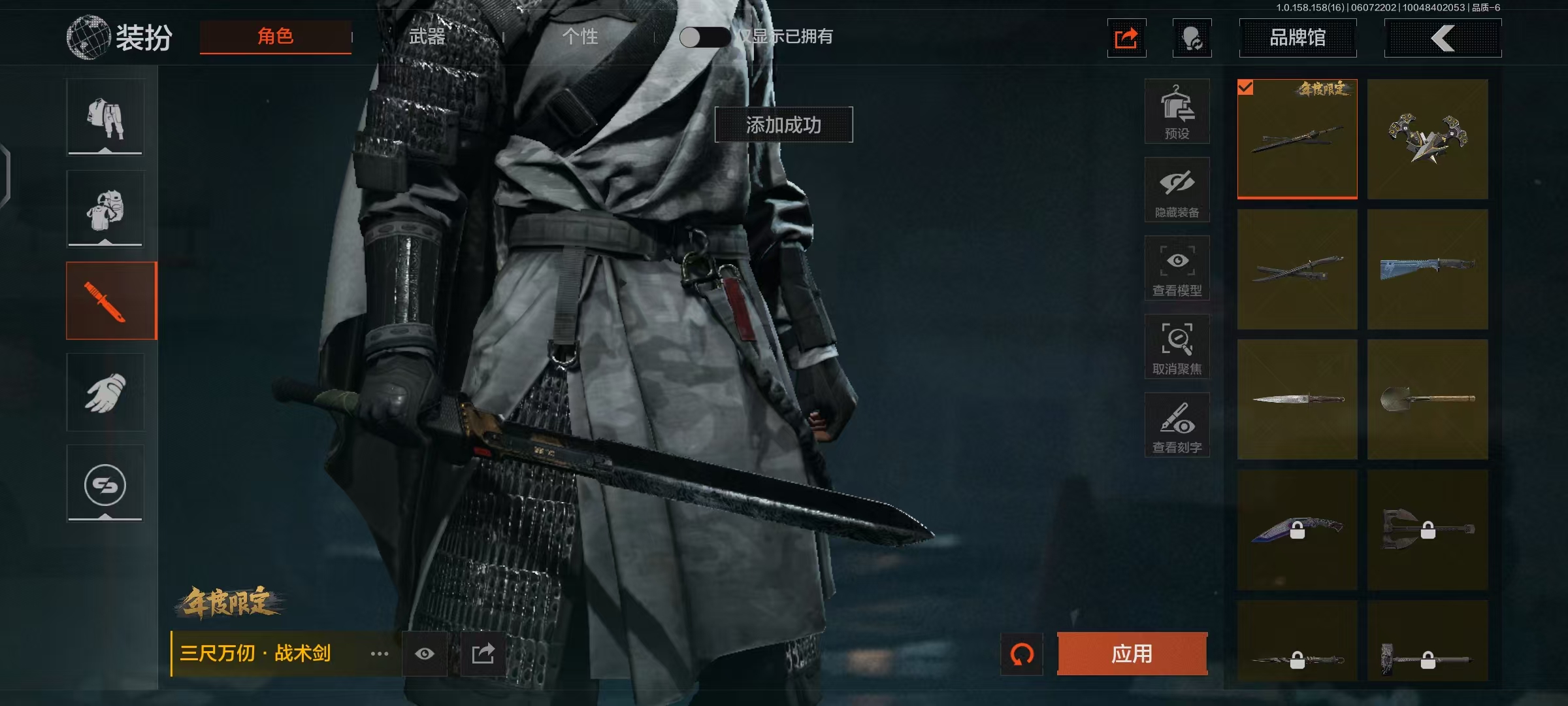The width and height of the screenshot is (1568, 706).
Task: Open the three-dot menu beside 三尺万仞·战术剑
Action: click(380, 654)
